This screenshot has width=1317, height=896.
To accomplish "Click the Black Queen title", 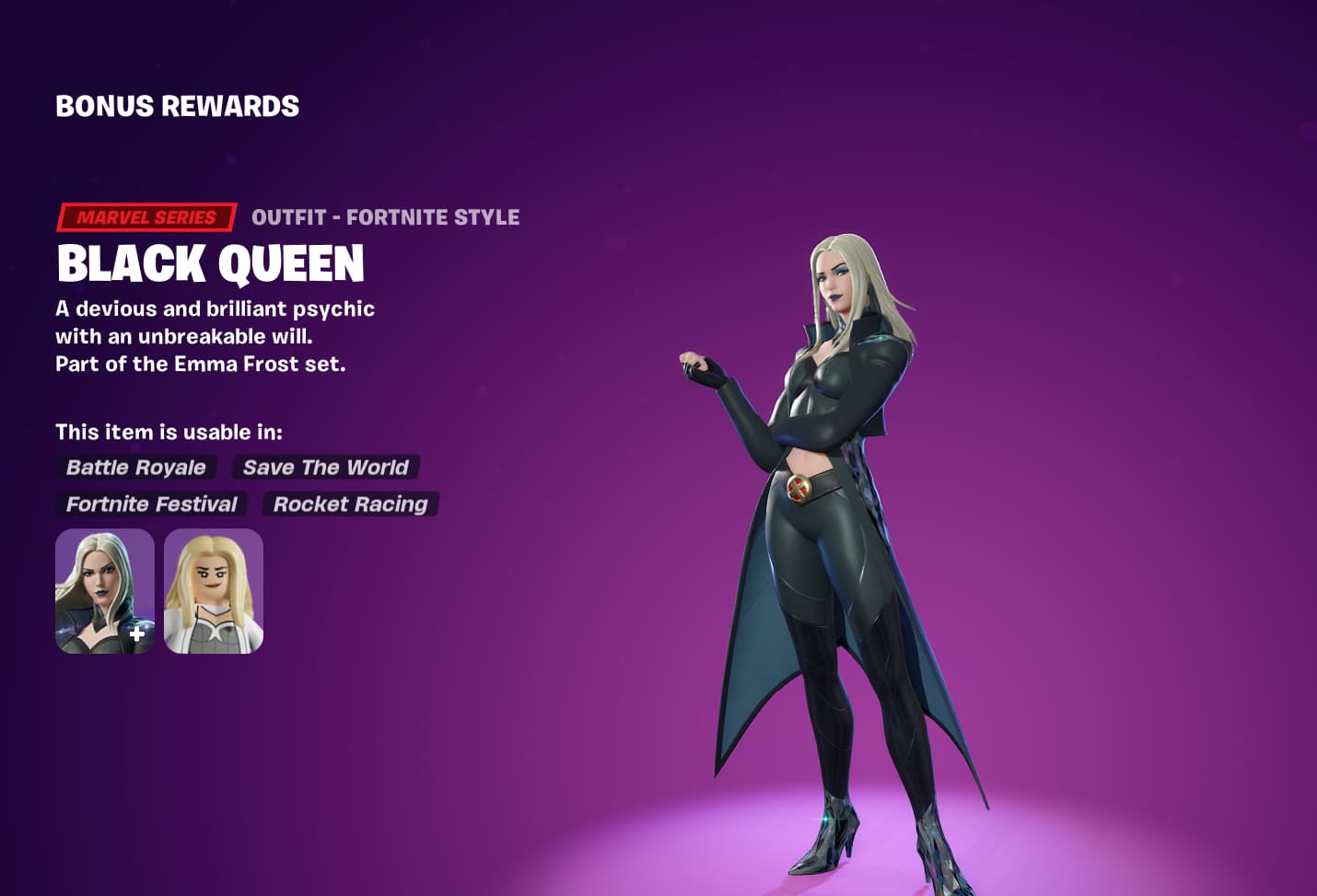I will (x=211, y=265).
